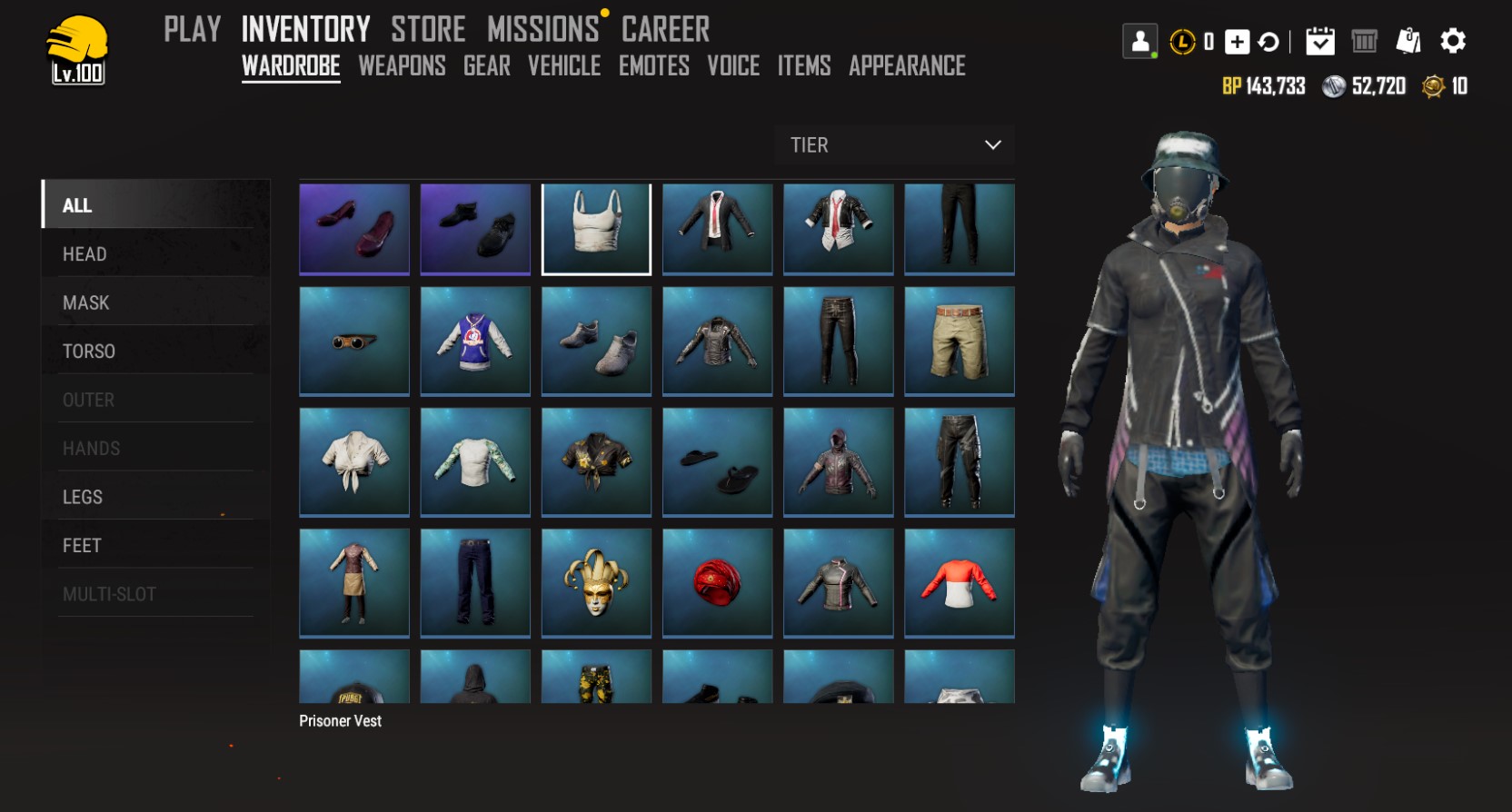Open the Store menu

428,30
